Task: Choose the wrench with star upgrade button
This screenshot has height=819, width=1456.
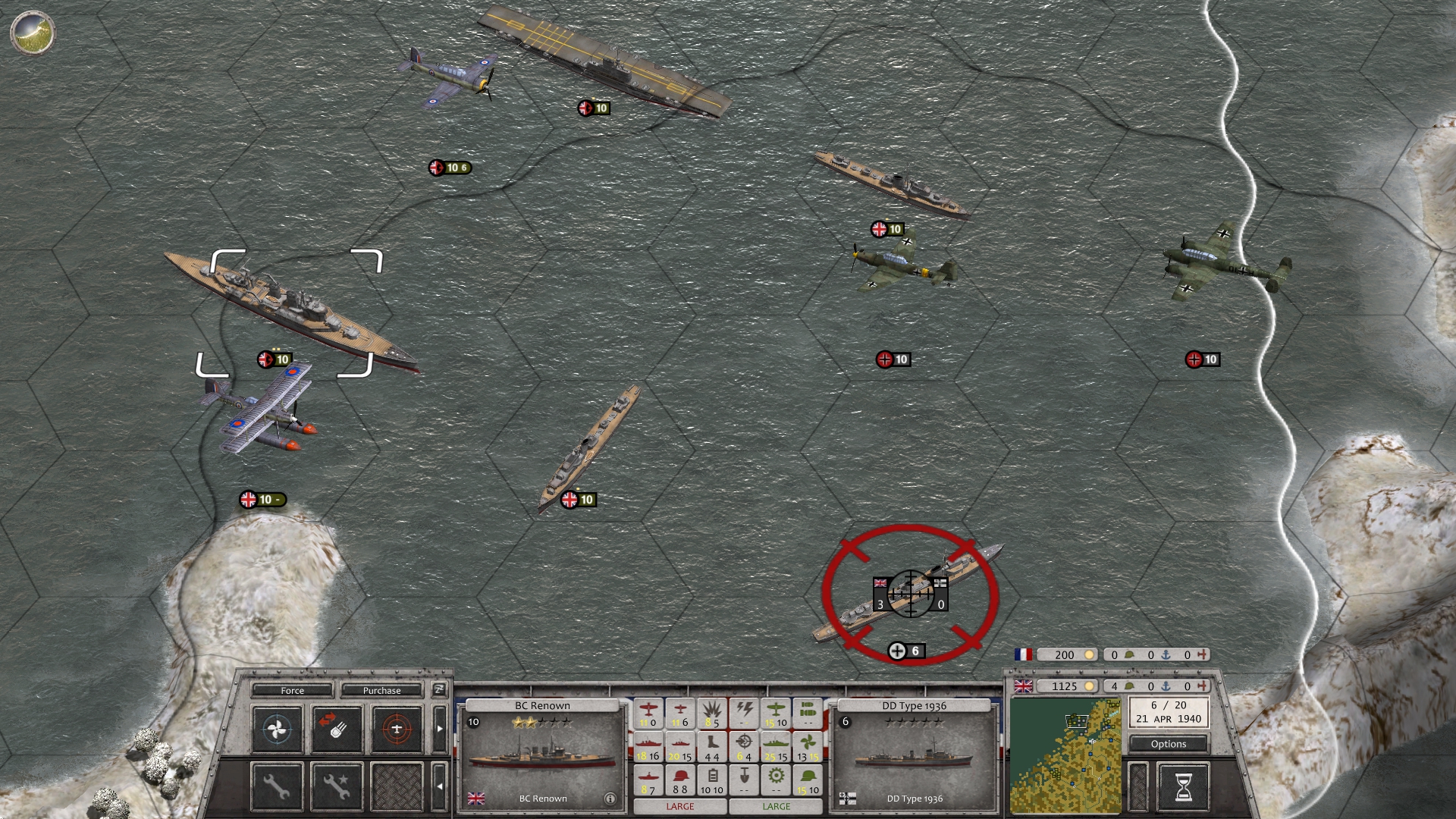Action: [x=337, y=786]
